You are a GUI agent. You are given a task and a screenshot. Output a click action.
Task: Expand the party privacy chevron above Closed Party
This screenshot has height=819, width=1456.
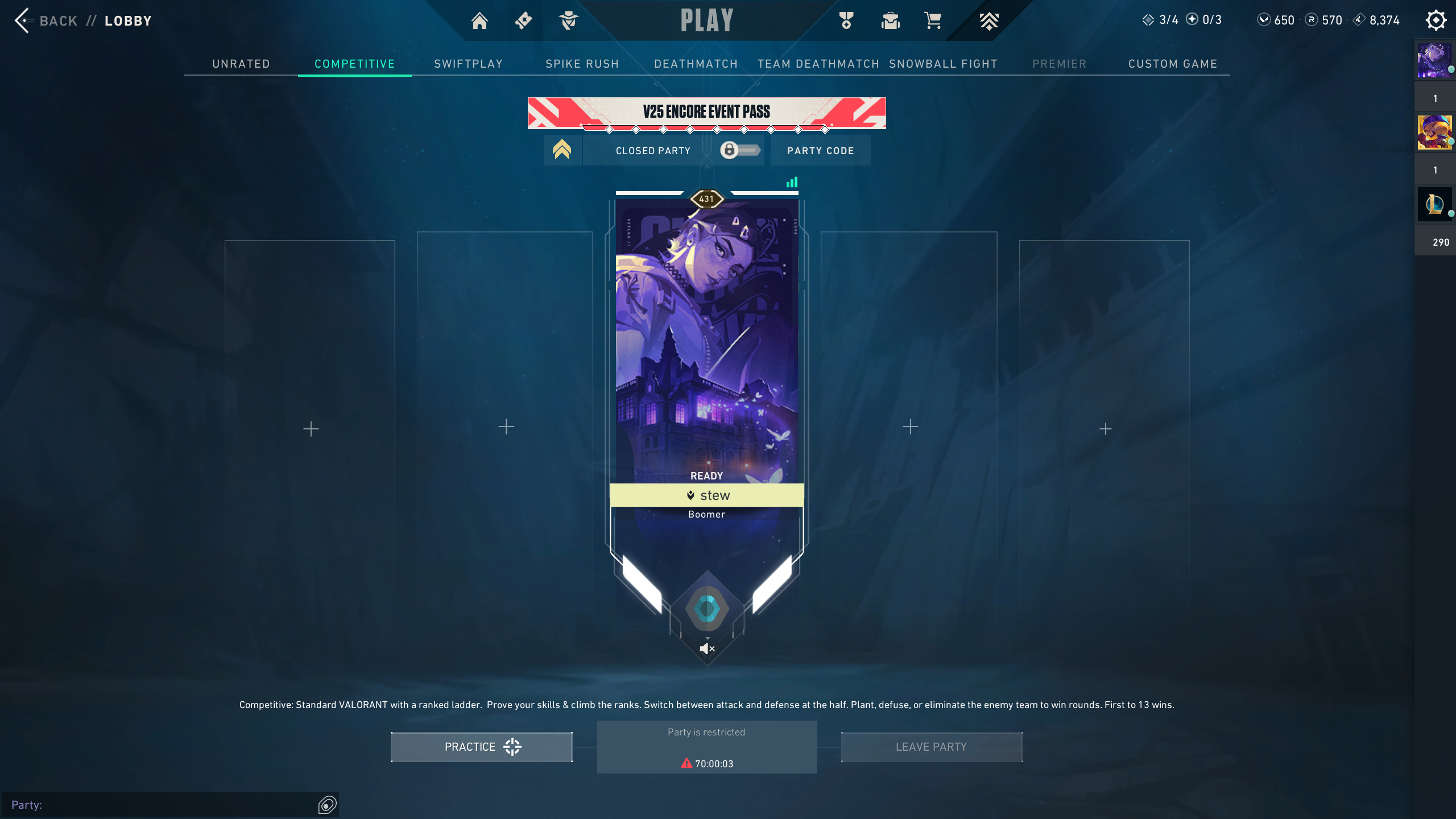[562, 149]
